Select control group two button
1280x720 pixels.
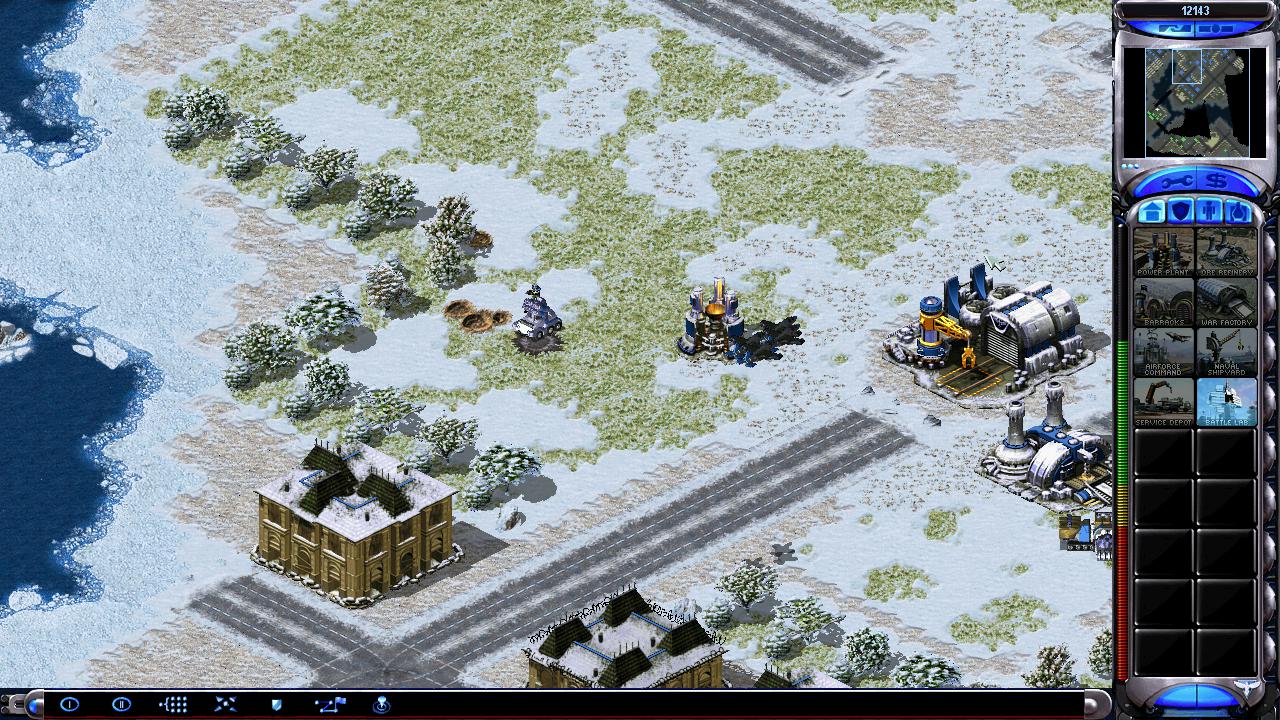(121, 704)
